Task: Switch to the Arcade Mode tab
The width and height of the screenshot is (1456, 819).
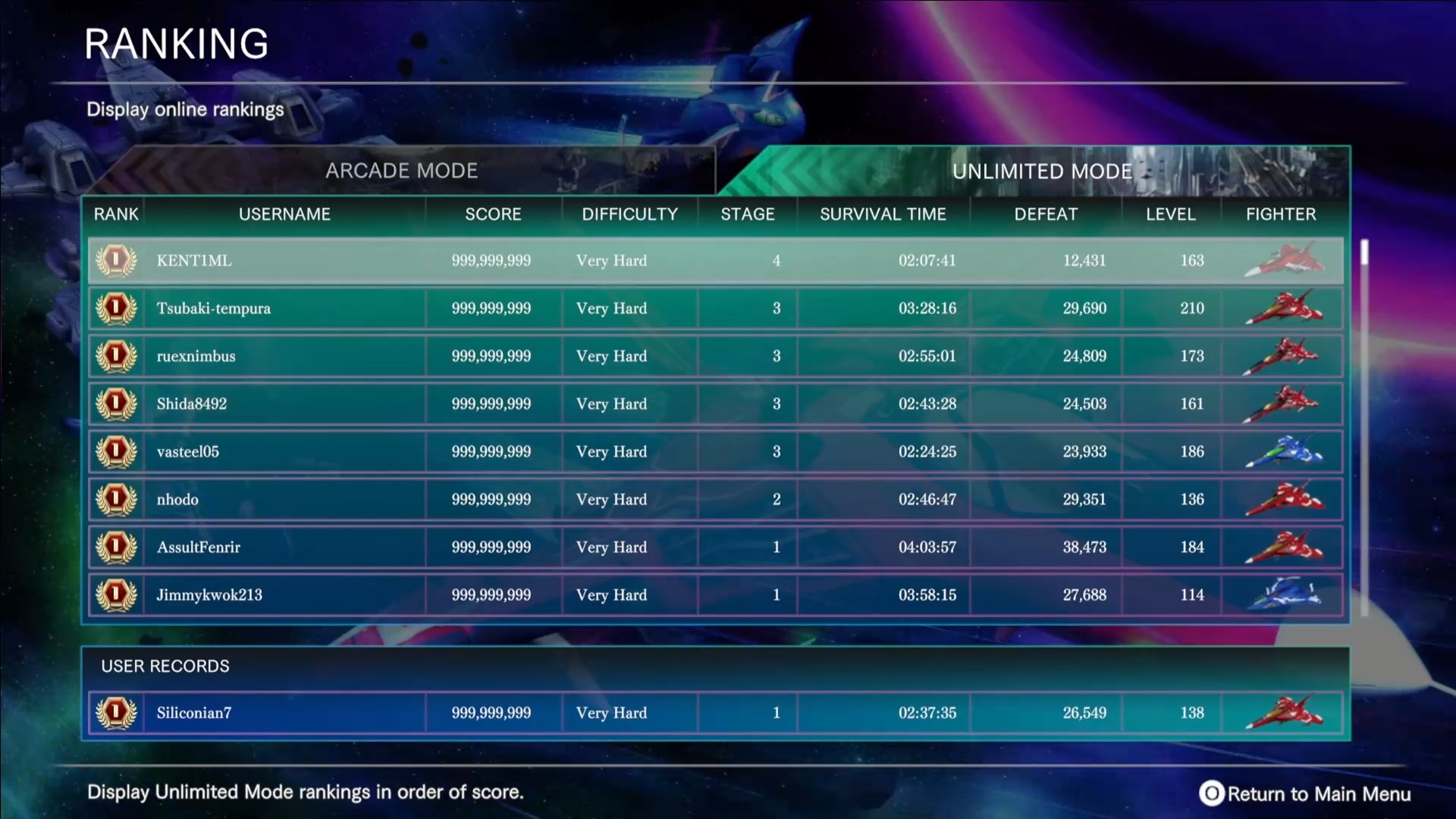Action: tap(402, 171)
